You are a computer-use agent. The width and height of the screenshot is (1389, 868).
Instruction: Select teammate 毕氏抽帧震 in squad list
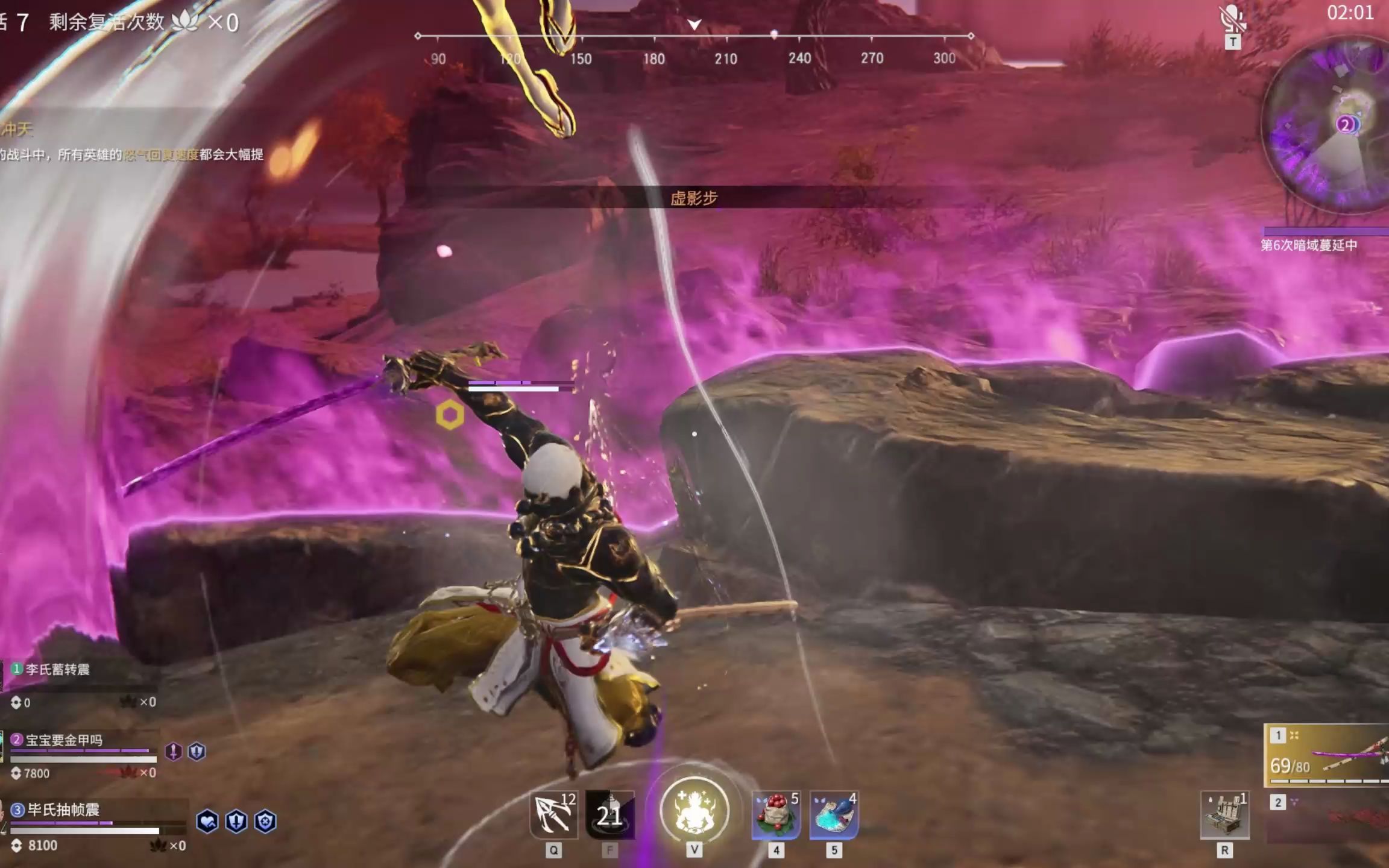click(63, 810)
